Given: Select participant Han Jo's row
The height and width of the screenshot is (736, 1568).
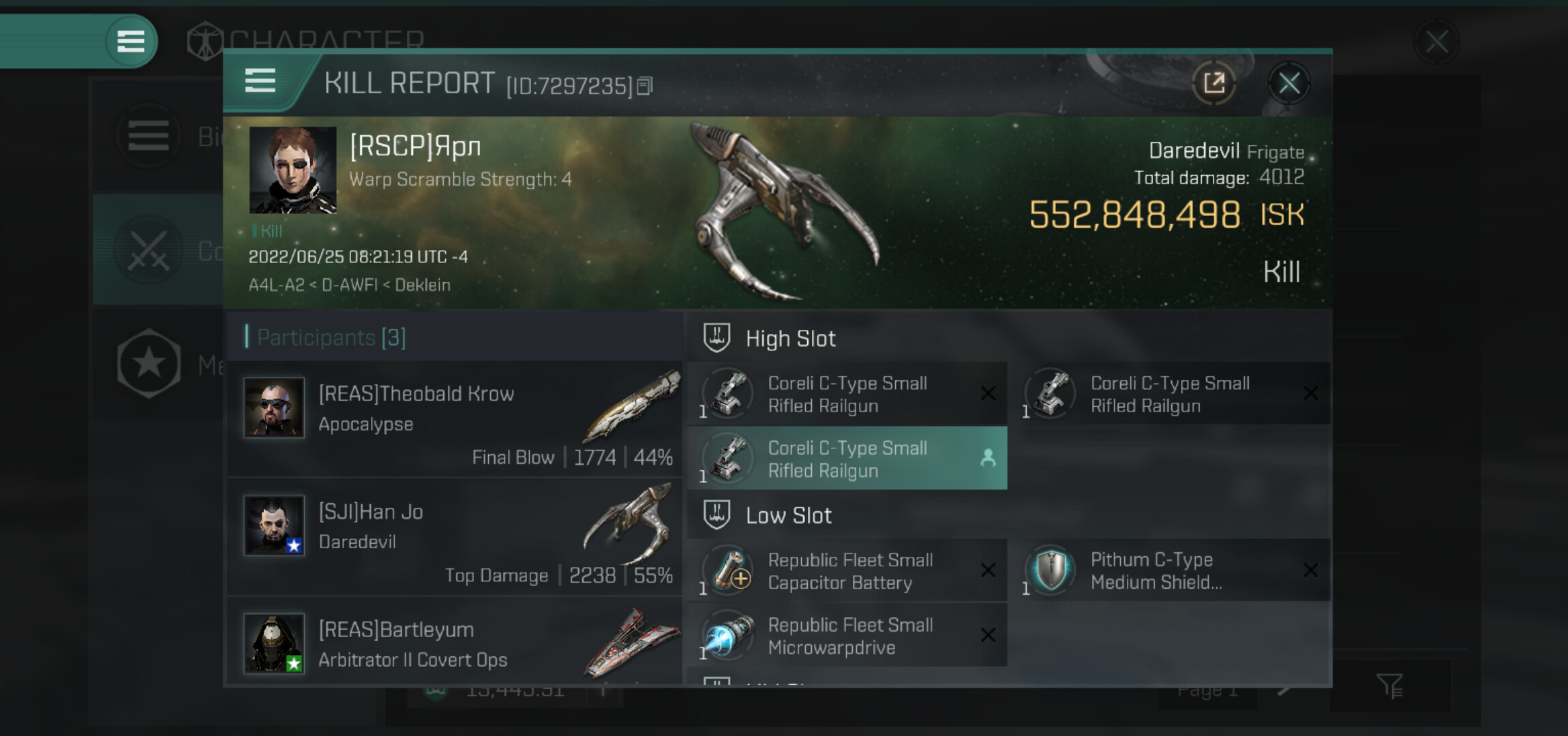Looking at the screenshot, I should click(x=455, y=537).
